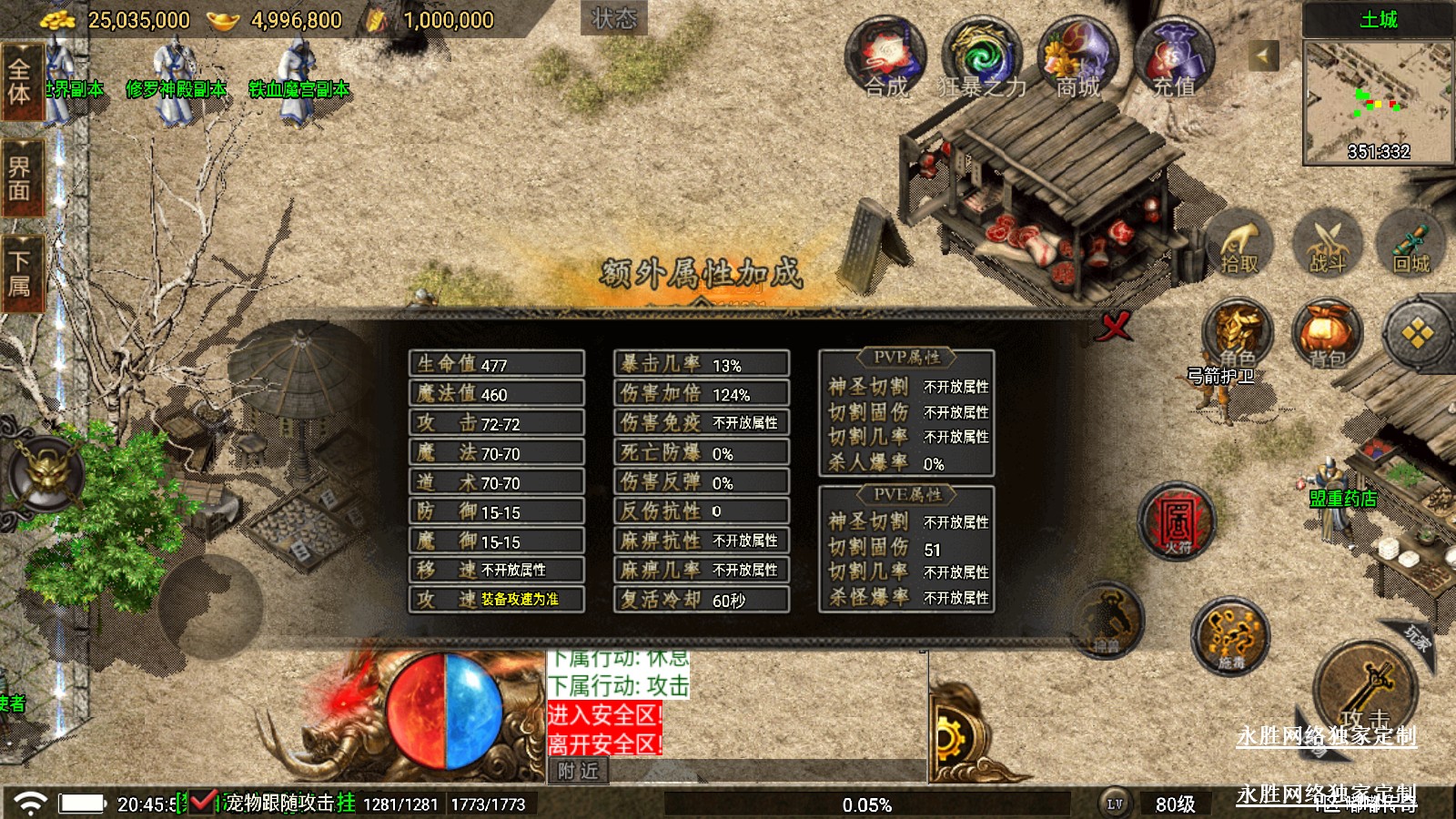Cast the 施毒 poison skill
Screen dimensions: 1456x819
point(1231,636)
